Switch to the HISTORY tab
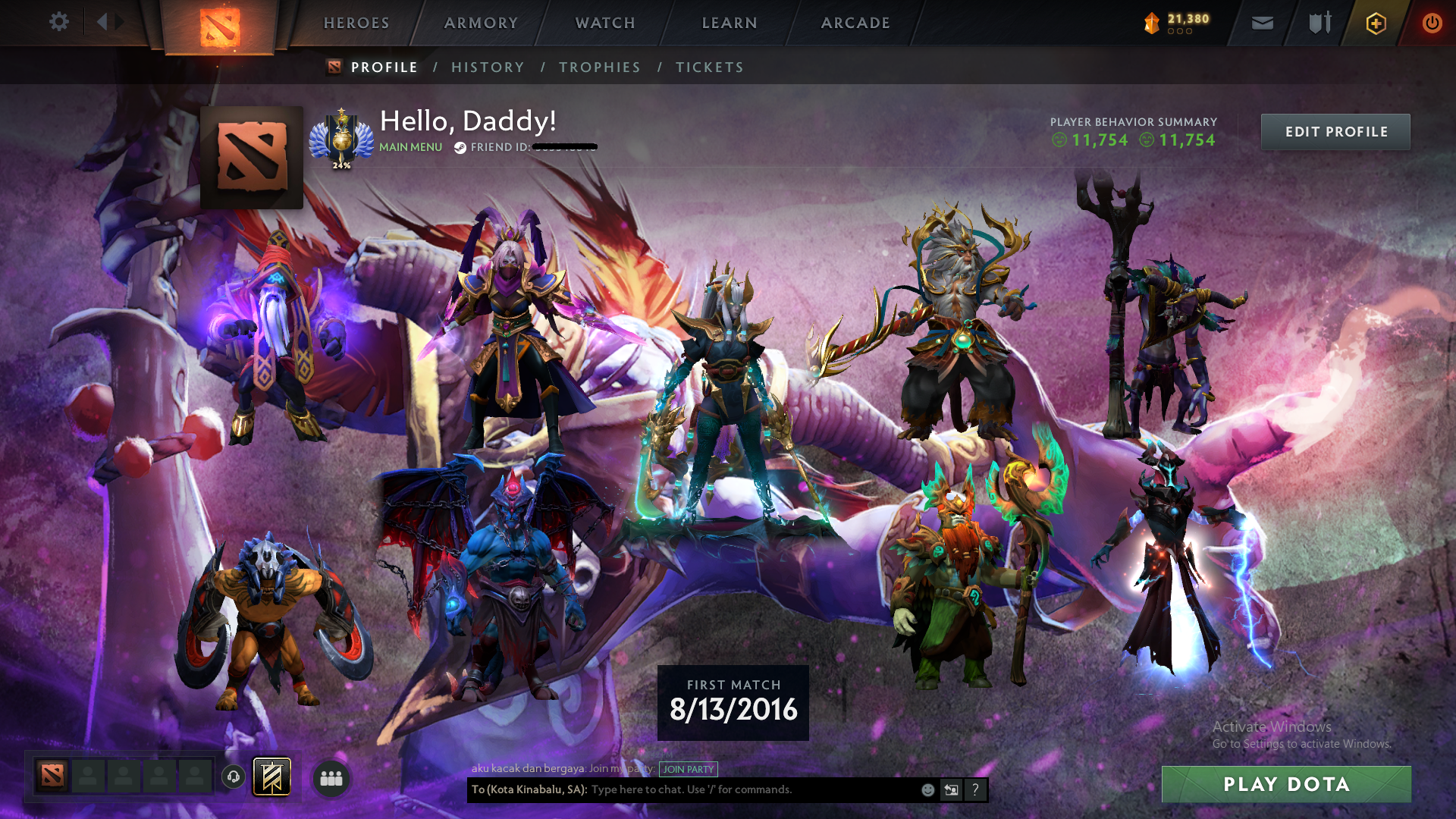Screen dimensions: 1456x819 pyautogui.click(x=488, y=67)
